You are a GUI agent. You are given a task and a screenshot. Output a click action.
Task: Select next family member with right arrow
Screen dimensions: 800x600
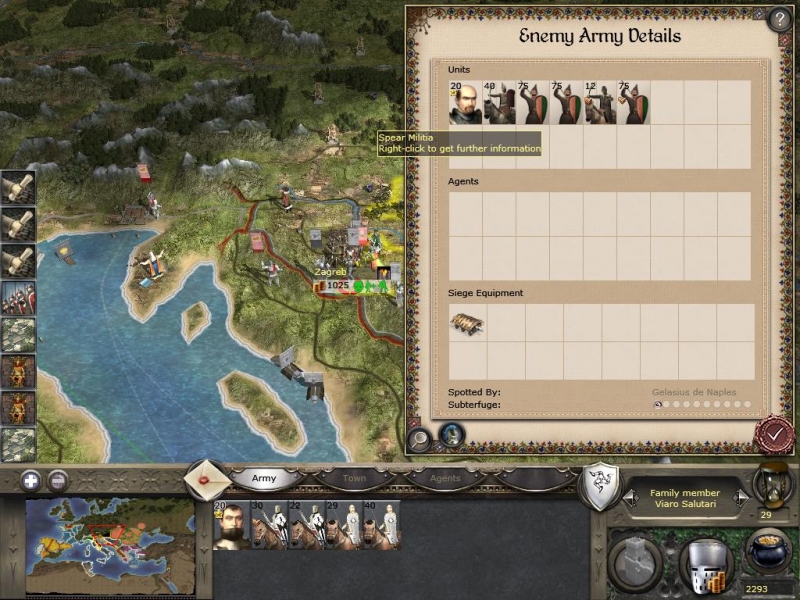[741, 497]
